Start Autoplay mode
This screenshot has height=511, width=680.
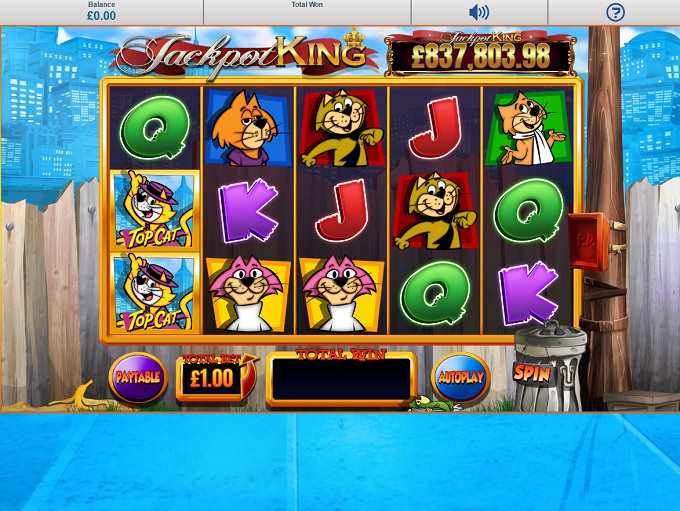(460, 378)
